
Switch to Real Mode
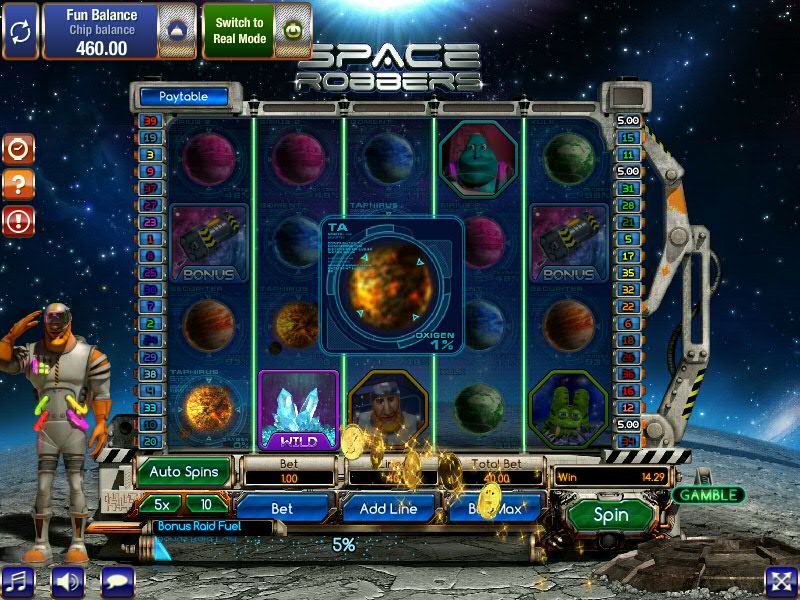(x=239, y=30)
